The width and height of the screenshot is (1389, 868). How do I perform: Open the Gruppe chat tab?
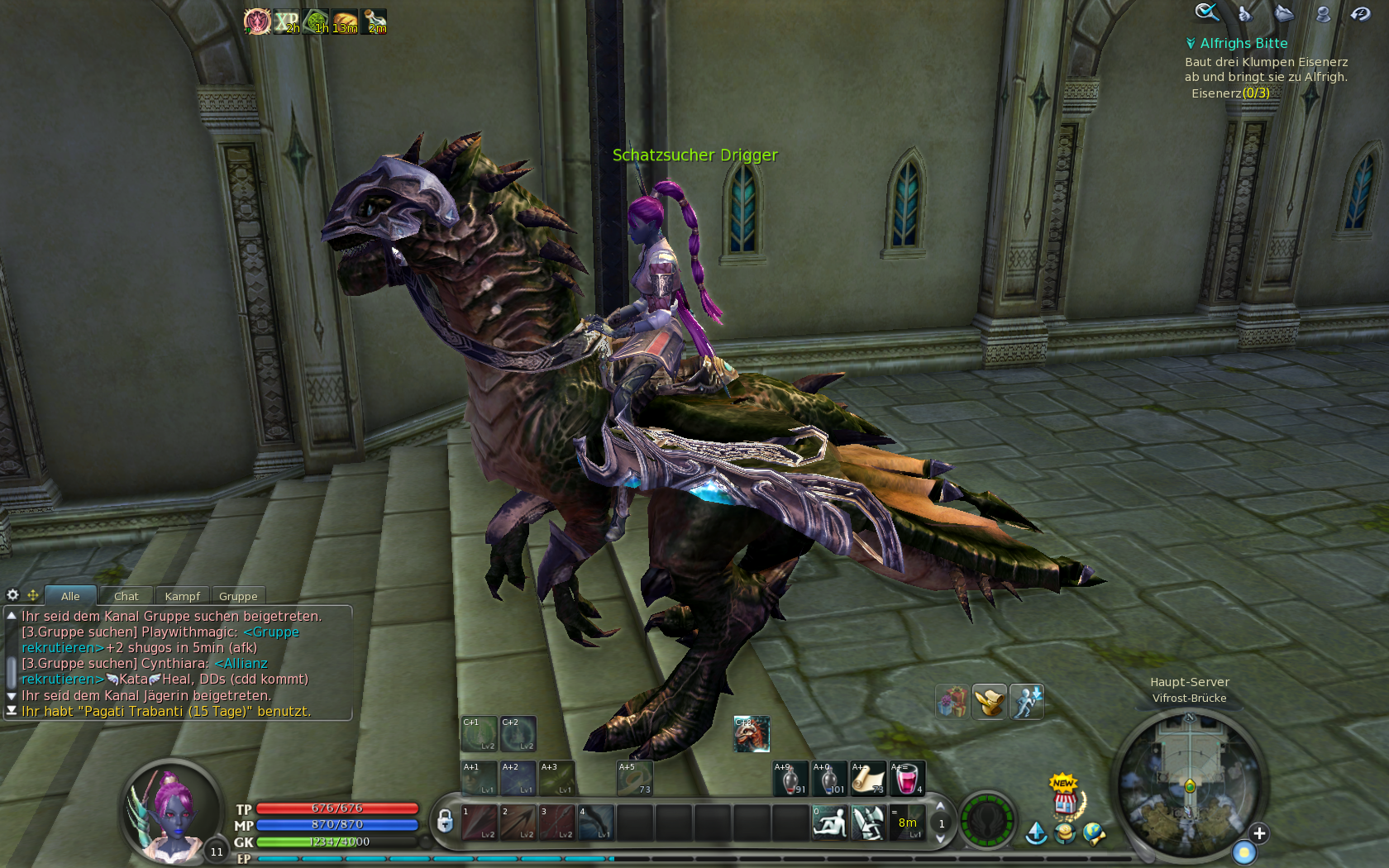click(238, 596)
